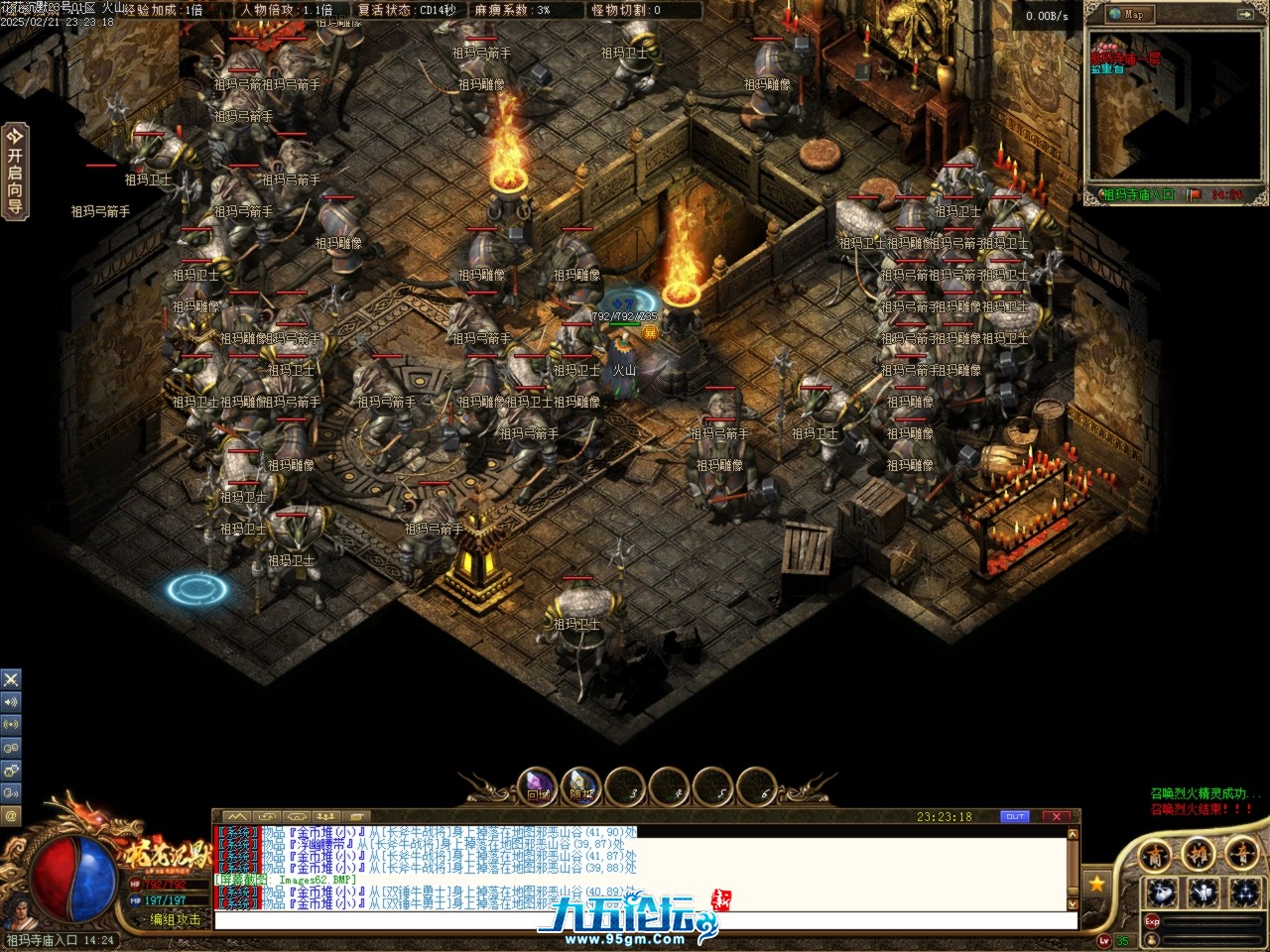Close the chat panel with the red X
Screen dimensions: 1270x952
(x=1057, y=817)
